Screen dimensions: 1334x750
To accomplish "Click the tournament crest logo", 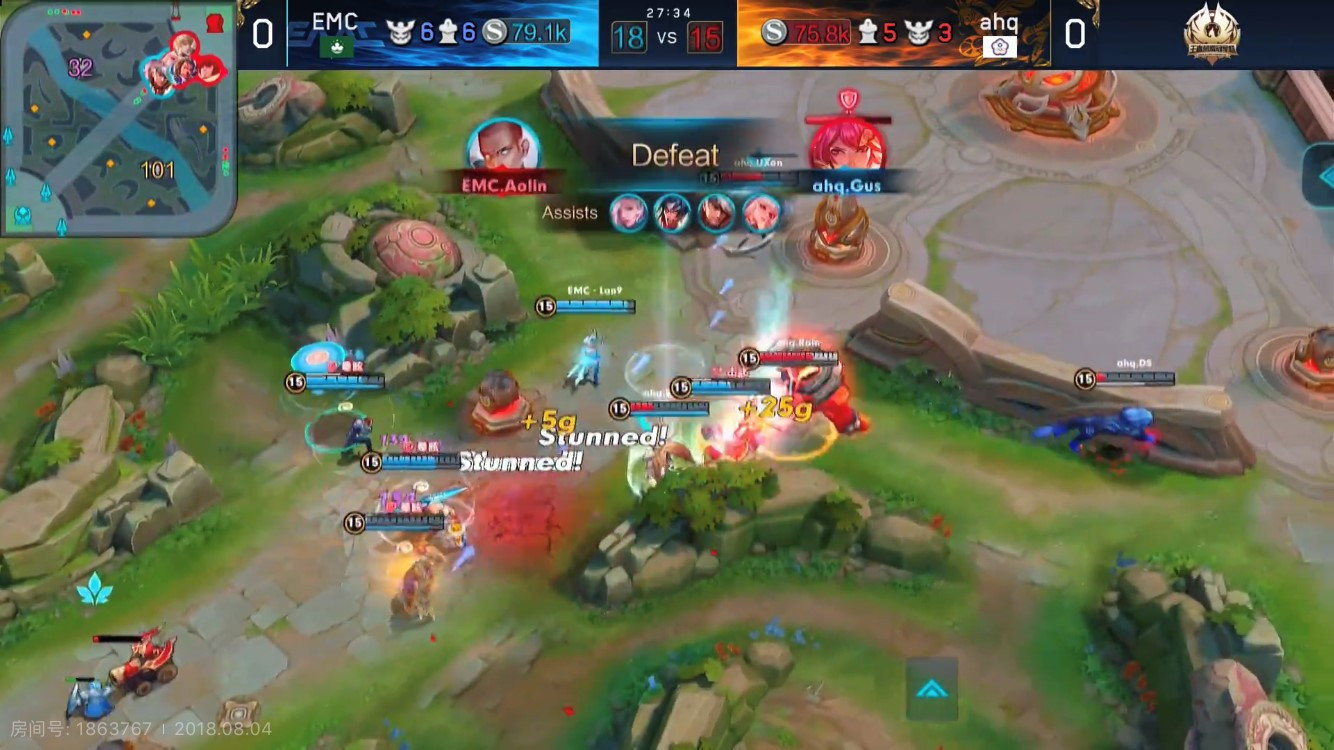I will (x=1211, y=34).
